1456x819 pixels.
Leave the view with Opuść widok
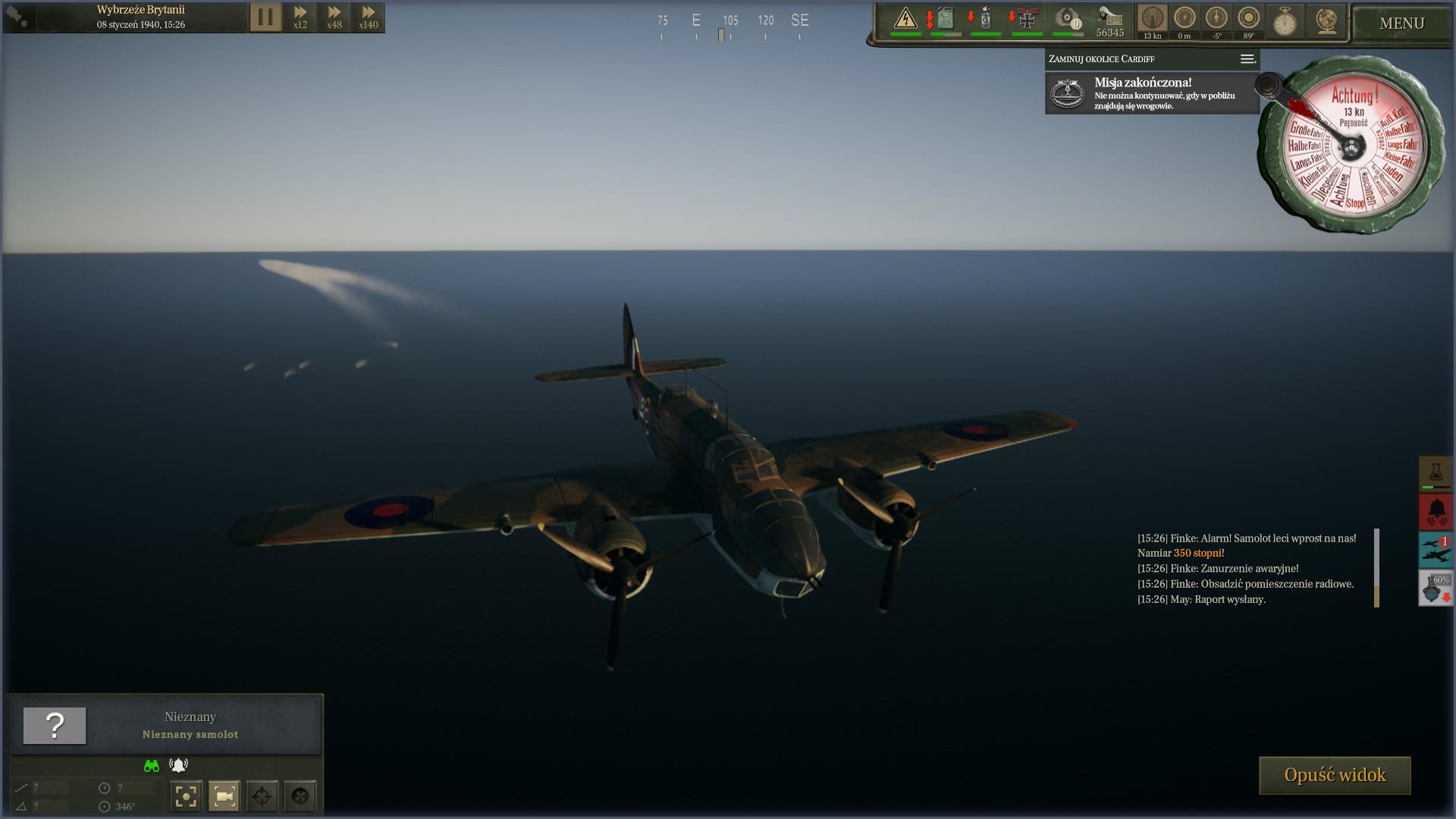(x=1335, y=775)
